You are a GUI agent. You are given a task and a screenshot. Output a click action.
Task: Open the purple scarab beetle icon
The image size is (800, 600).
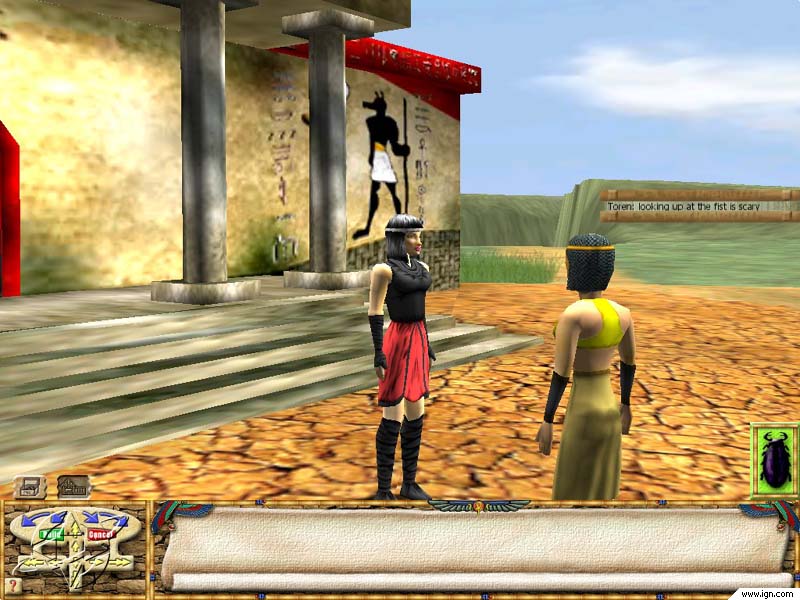point(774,461)
